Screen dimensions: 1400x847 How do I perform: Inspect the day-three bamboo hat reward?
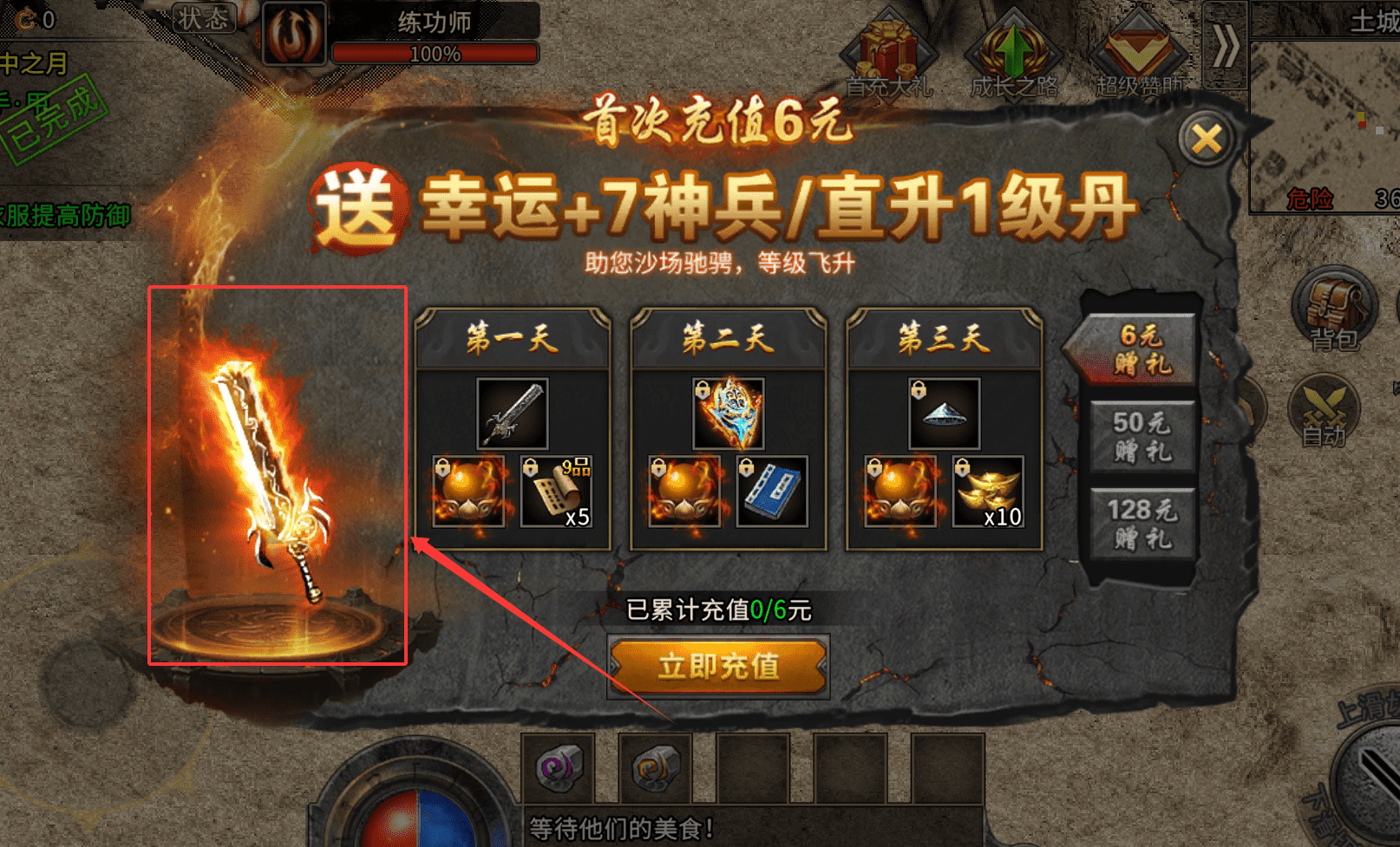(945, 413)
